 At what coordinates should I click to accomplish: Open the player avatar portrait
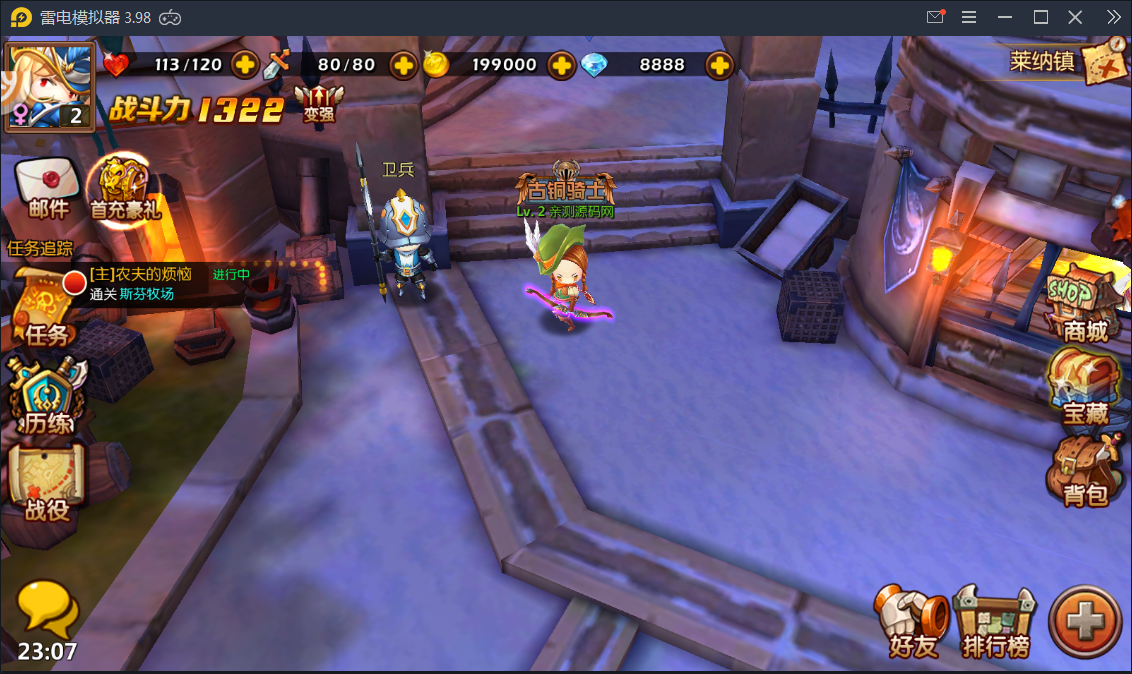point(49,85)
